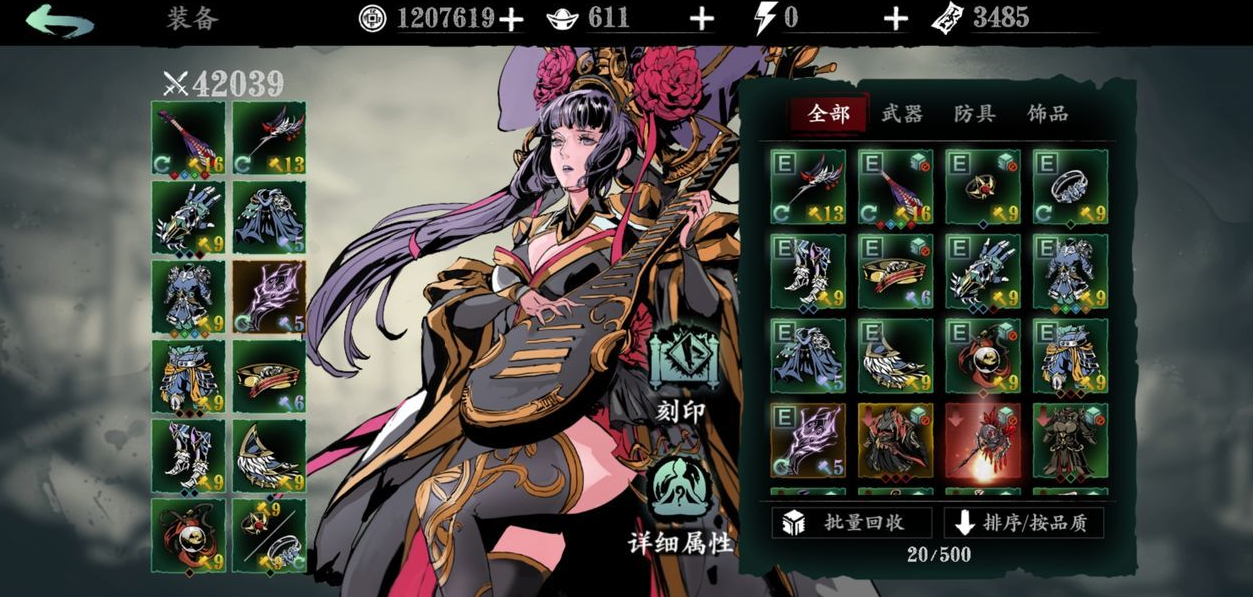Add more lightning energy with plus button
The height and width of the screenshot is (597, 1253).
(x=896, y=19)
